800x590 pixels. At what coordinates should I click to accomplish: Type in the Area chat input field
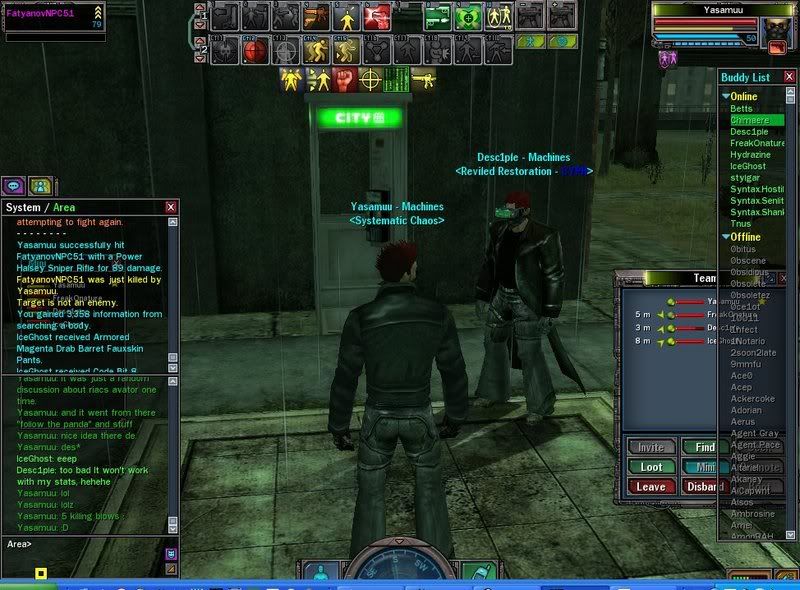click(95, 544)
